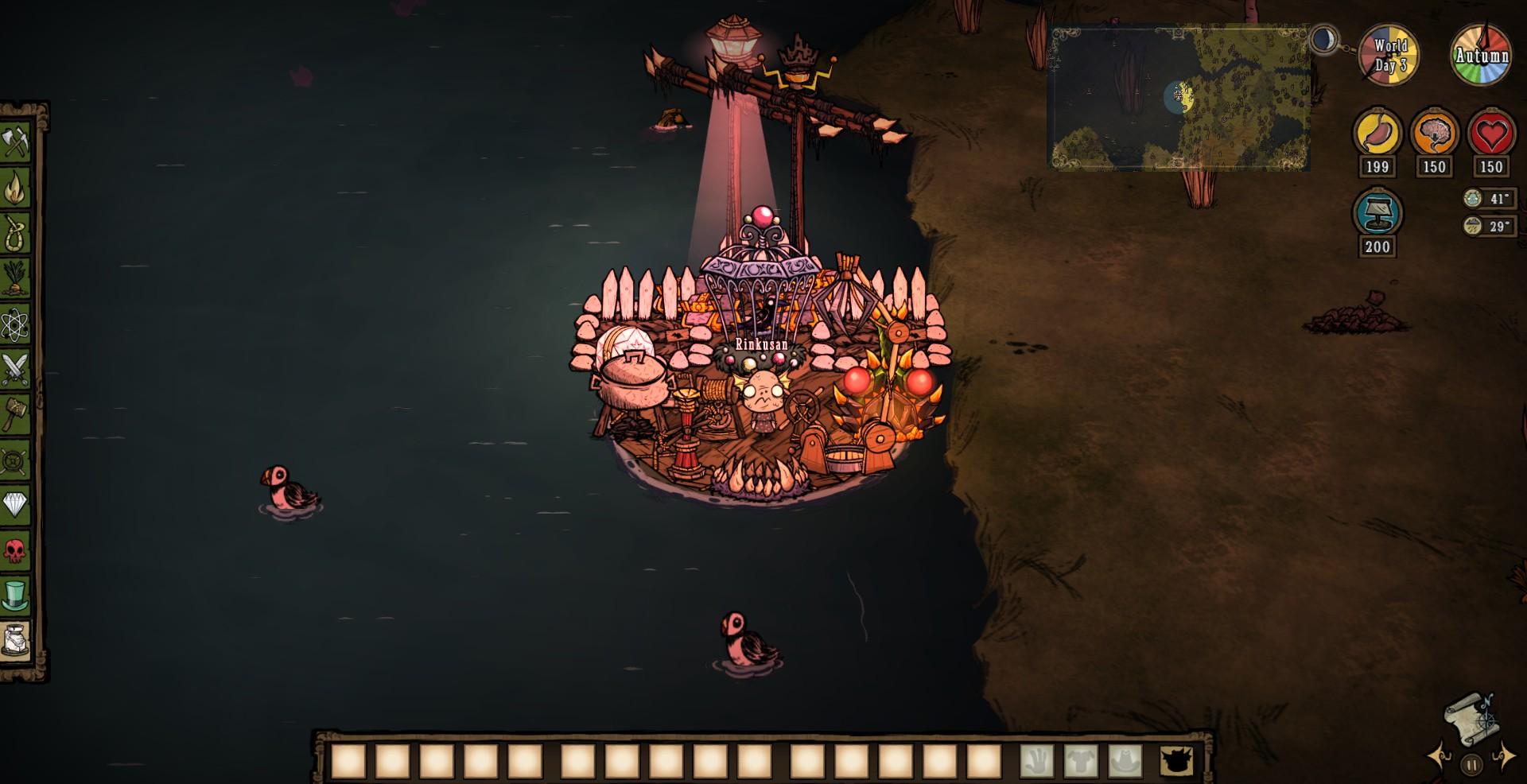
Task: Open the Structures tab with the hammer
Action: tap(15, 413)
